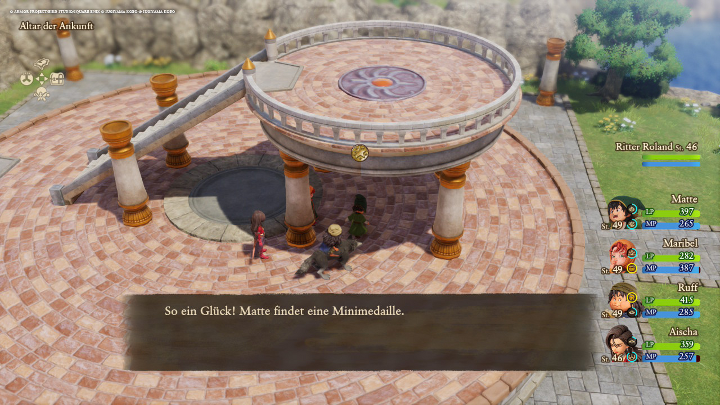Select Matte's party portrait
This screenshot has width=720, height=405.
[x=623, y=213]
